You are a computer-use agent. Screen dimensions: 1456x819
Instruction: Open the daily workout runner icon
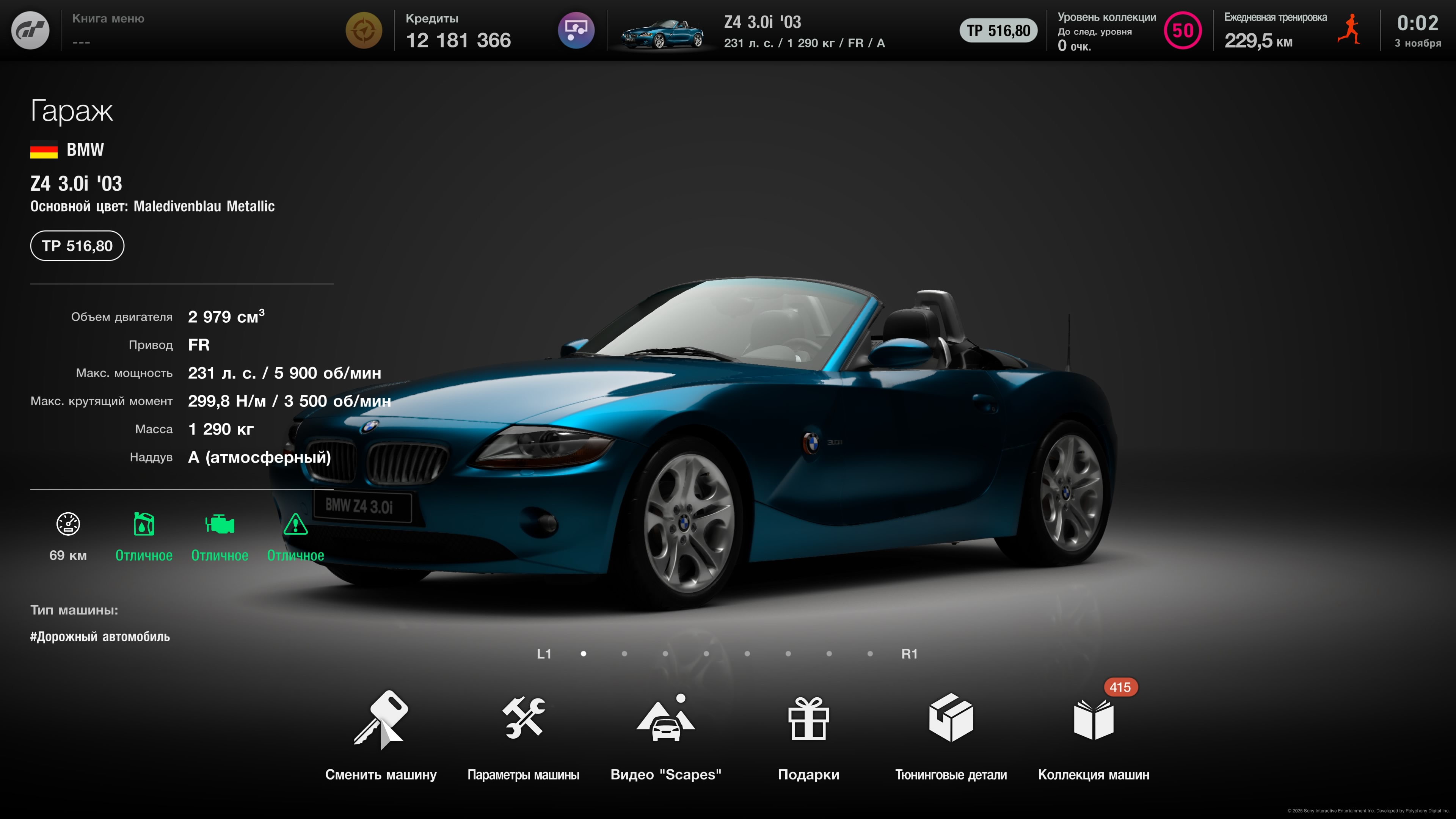click(1349, 30)
